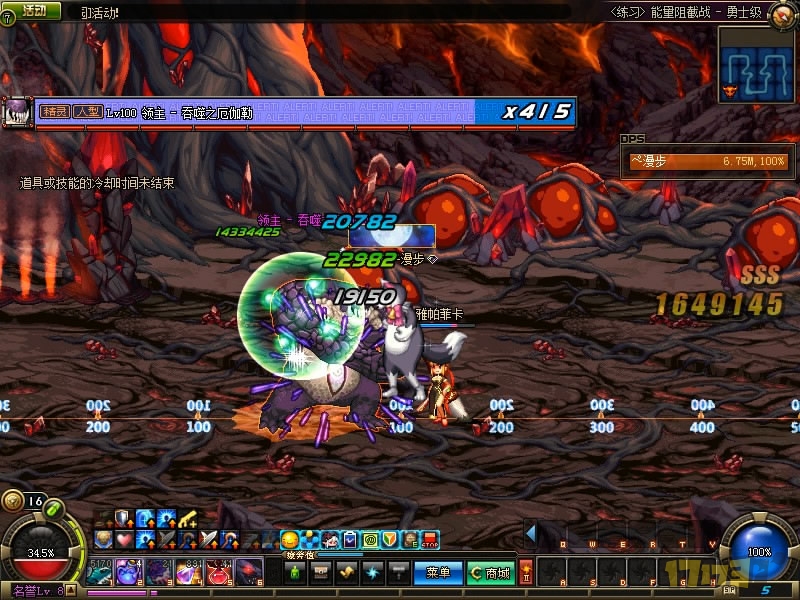
Task: Click the boss portrait on the health bar
Action: point(17,111)
